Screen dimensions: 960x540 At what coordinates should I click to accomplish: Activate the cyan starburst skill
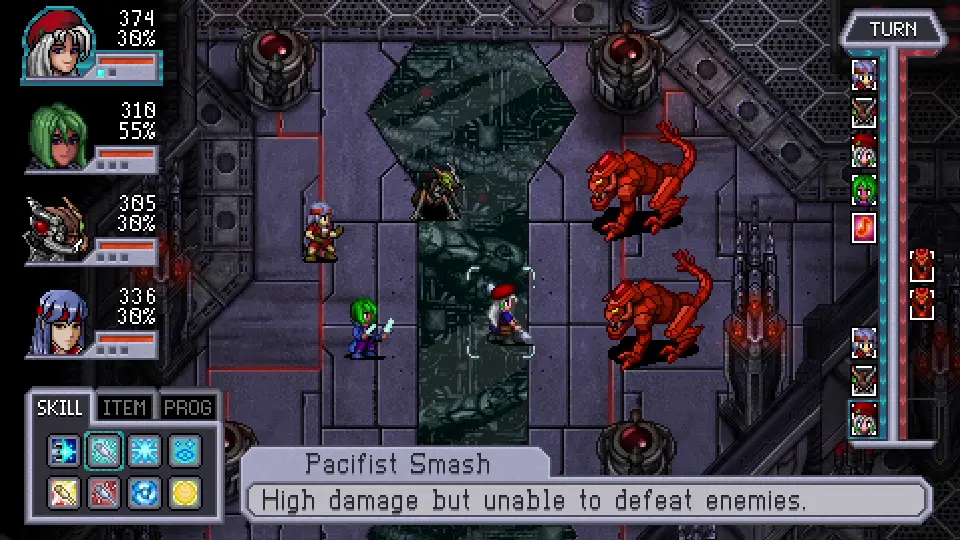[144, 451]
